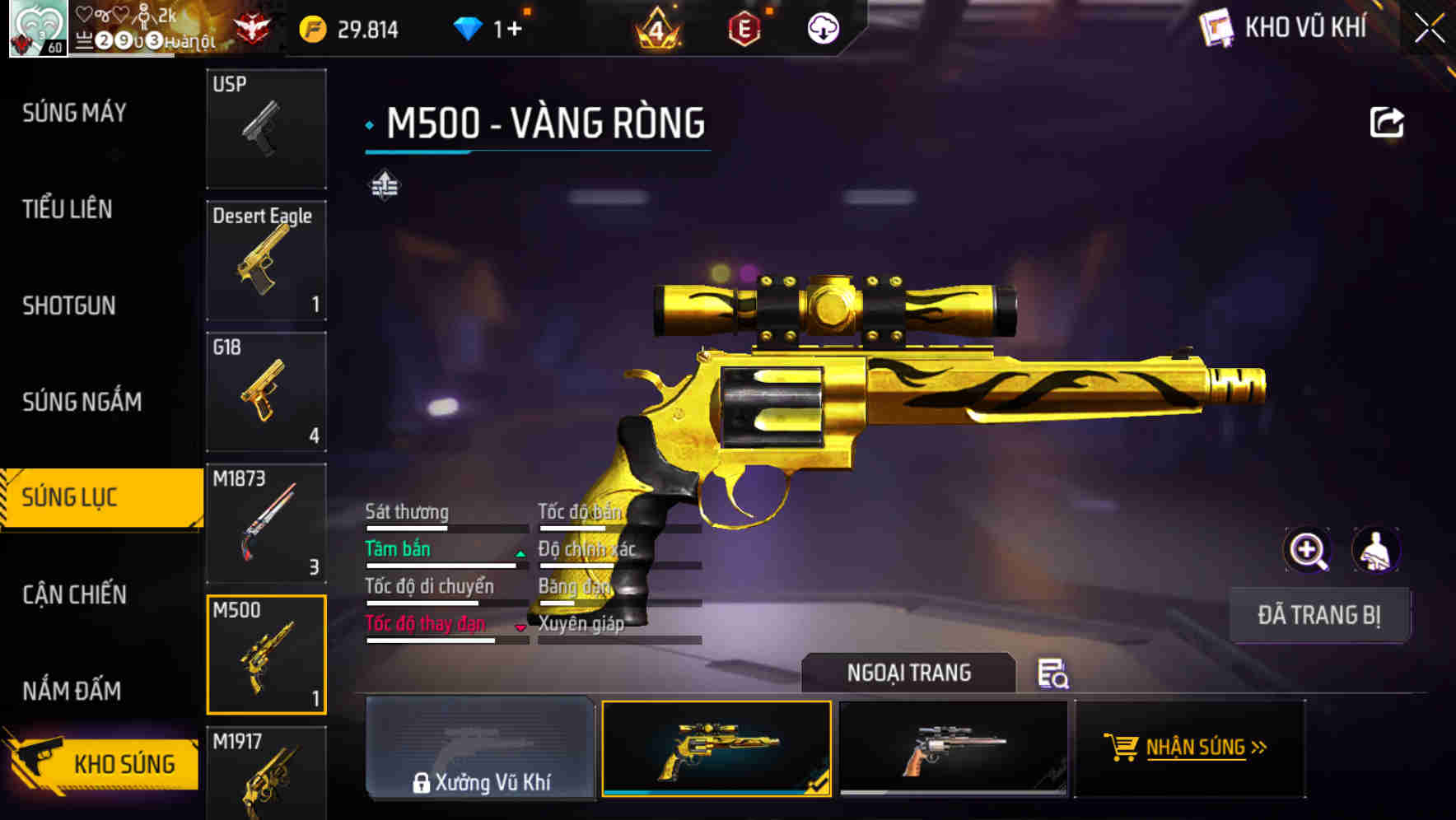Switch to the NGOẠI TRANG tab

[910, 673]
